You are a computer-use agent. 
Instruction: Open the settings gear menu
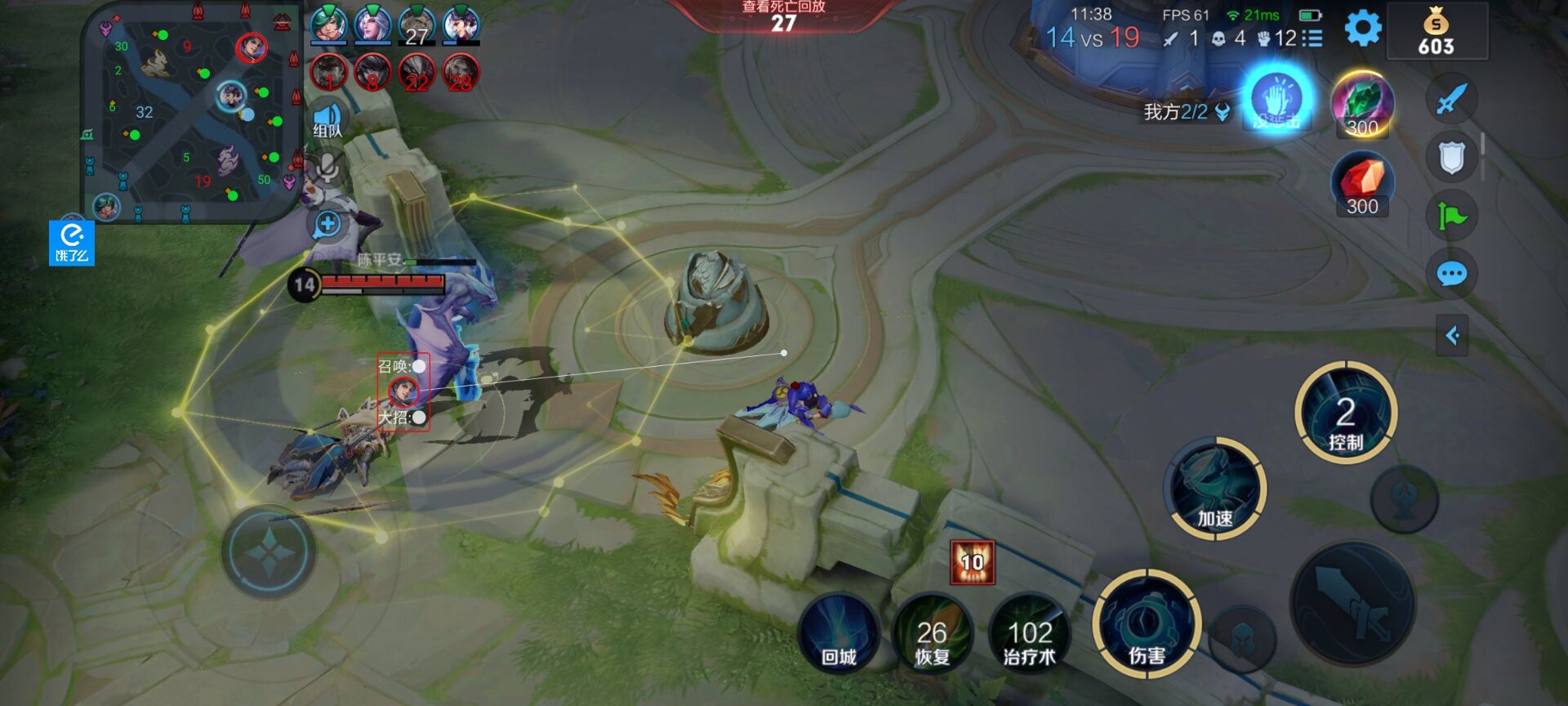[x=1362, y=29]
